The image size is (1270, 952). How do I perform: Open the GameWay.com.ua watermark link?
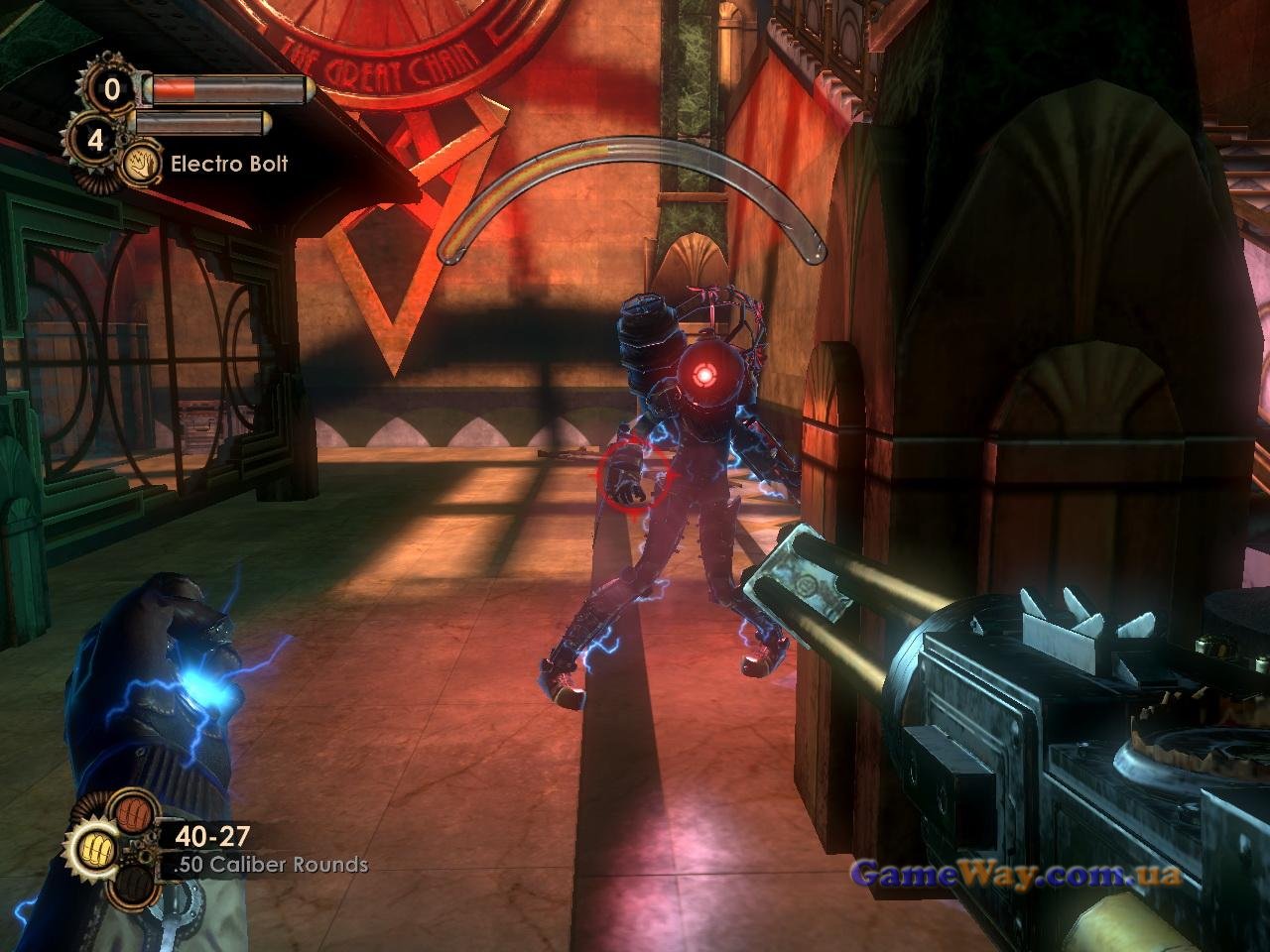[x=1016, y=875]
